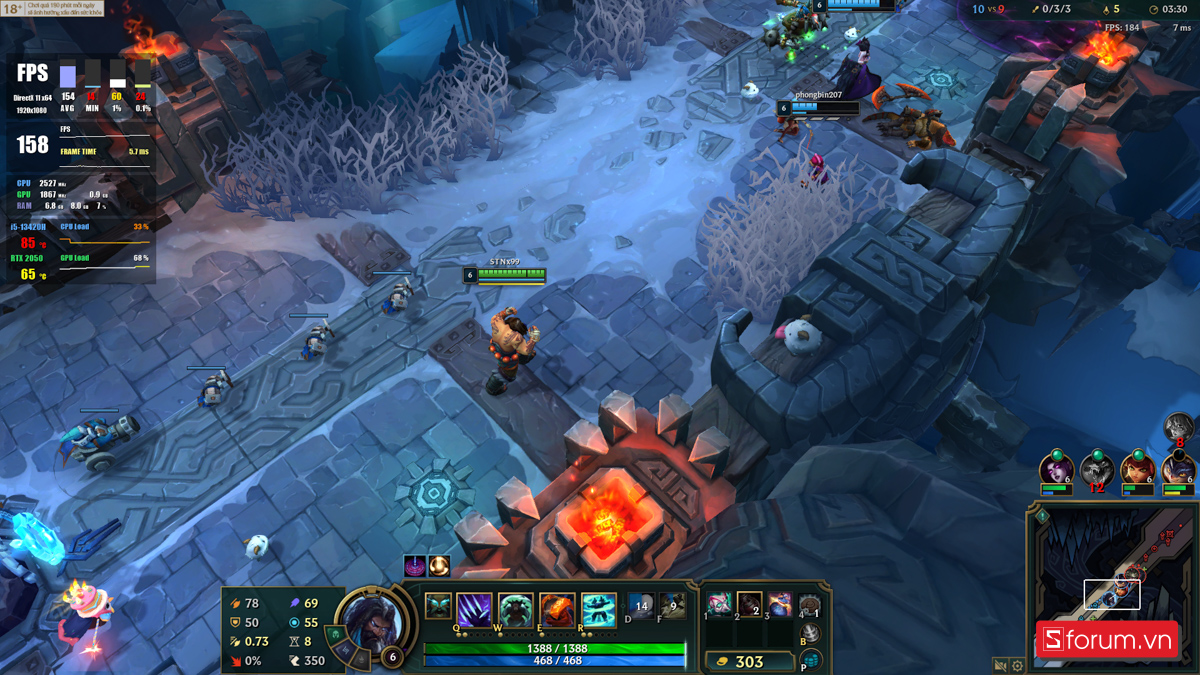Activate the R ice storm ability

tap(599, 610)
